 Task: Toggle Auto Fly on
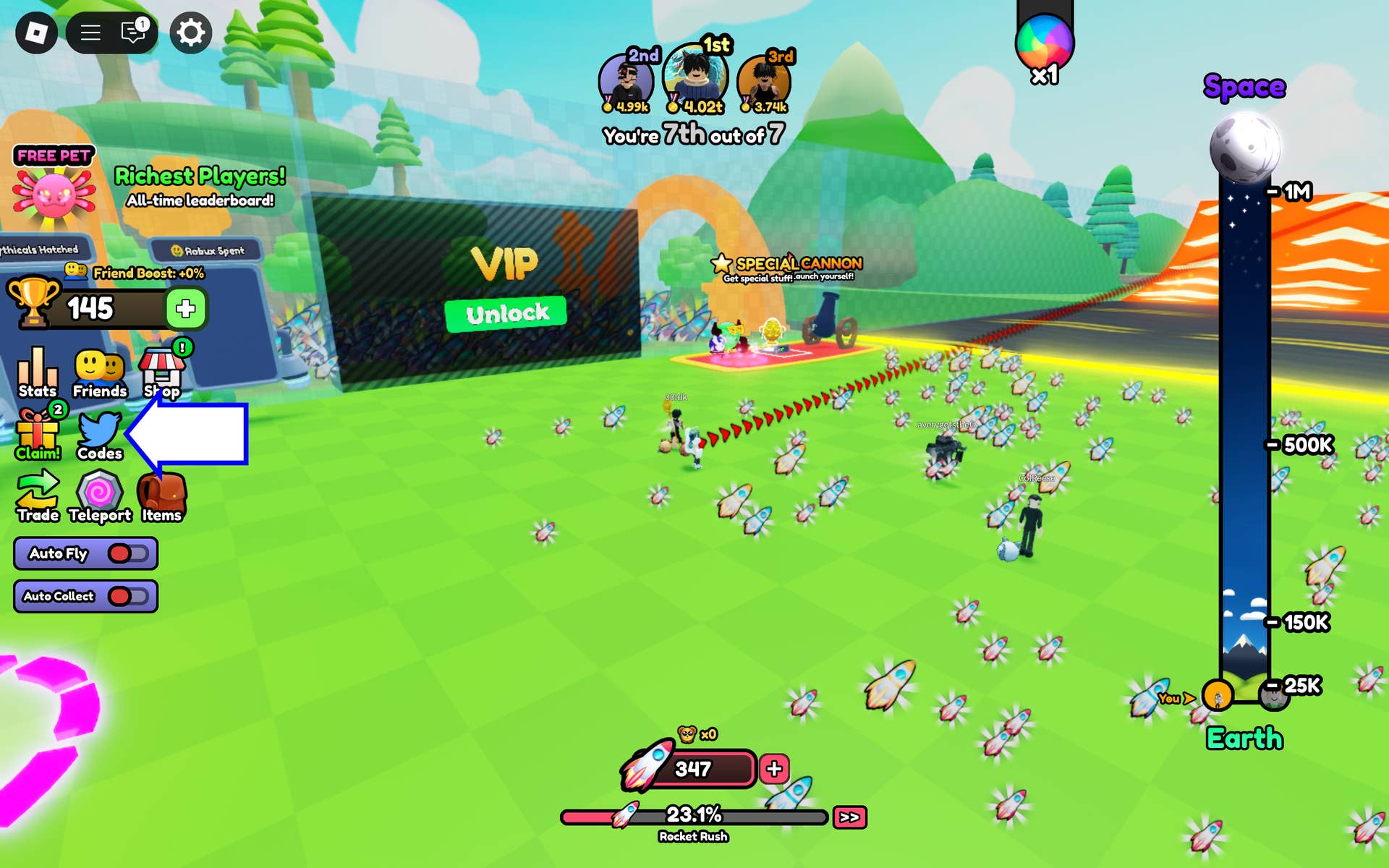[128, 553]
